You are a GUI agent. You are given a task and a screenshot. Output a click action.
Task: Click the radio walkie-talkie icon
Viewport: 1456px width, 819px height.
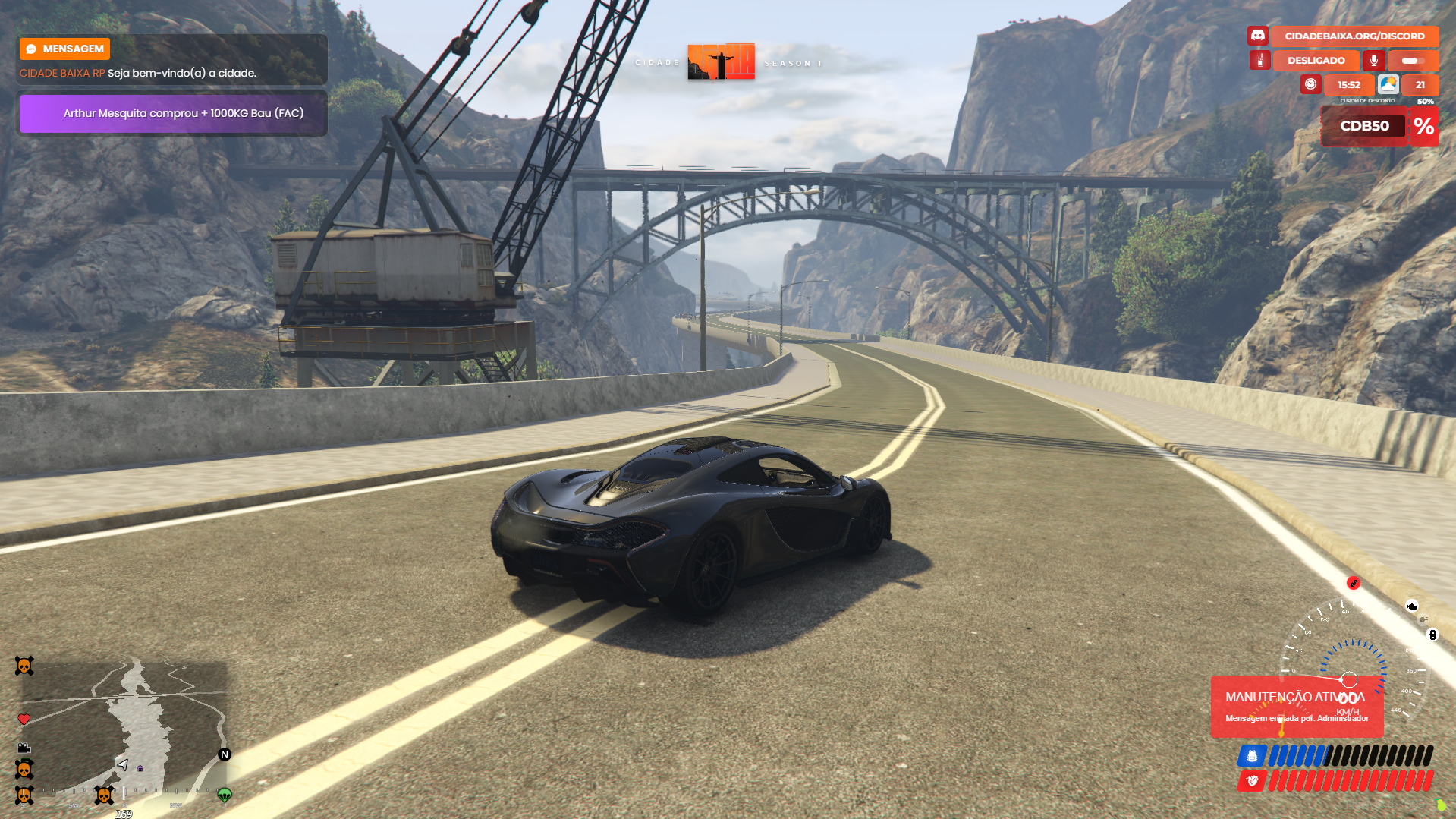[1259, 60]
